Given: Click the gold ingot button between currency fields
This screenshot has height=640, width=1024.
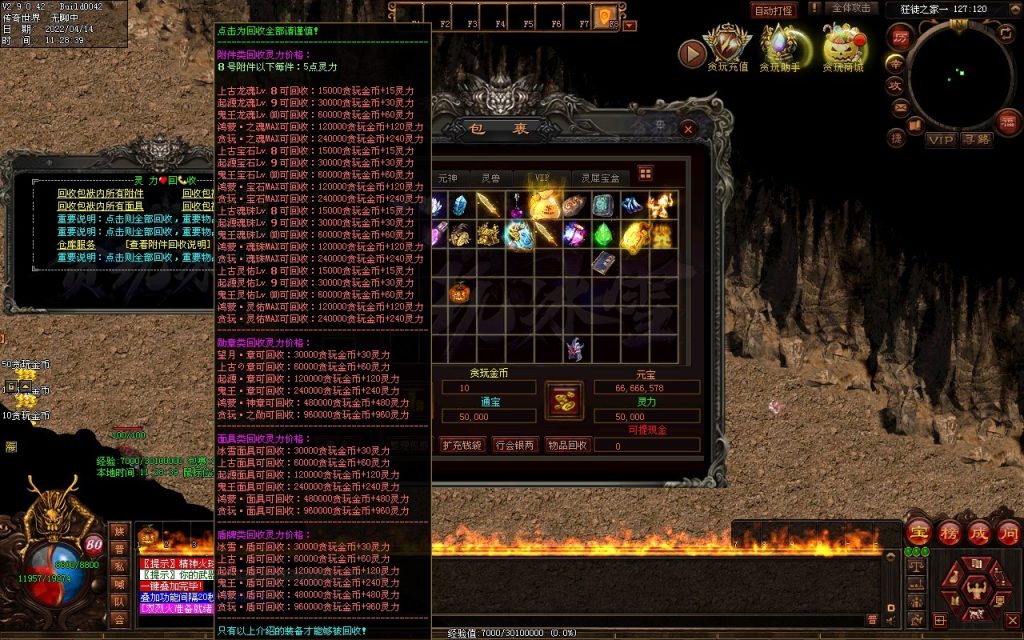Looking at the screenshot, I should [564, 400].
